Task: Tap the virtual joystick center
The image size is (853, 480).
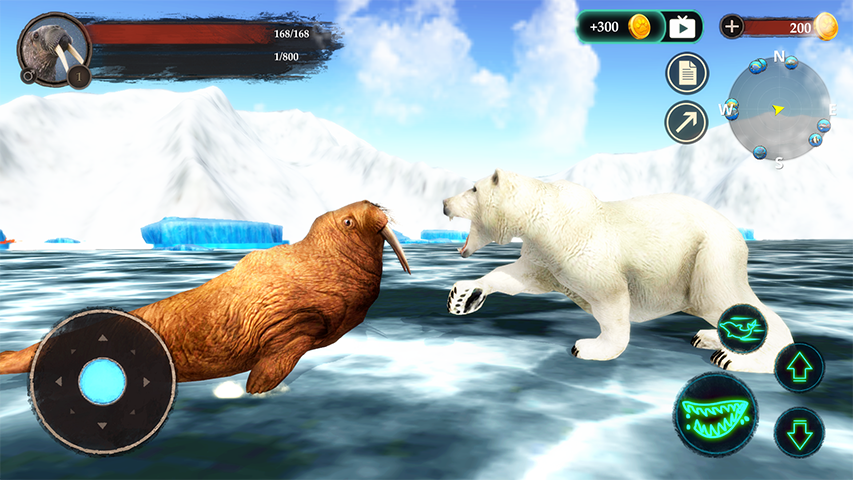Action: [x=102, y=381]
